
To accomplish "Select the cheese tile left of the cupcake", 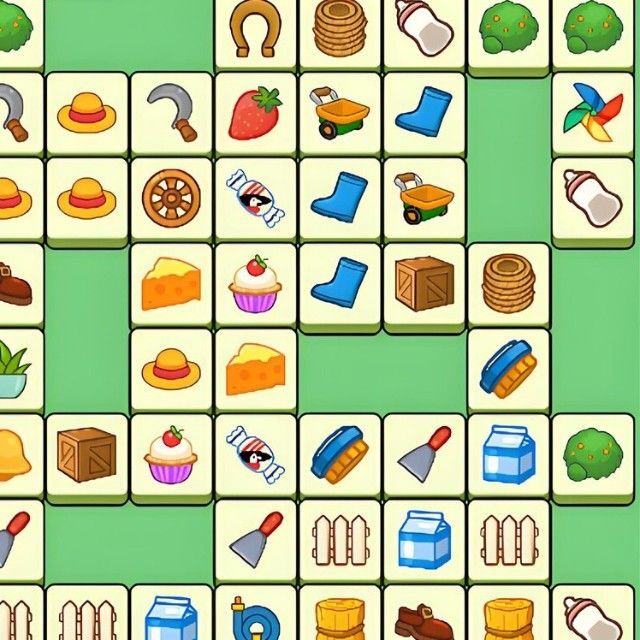I will (171, 282).
